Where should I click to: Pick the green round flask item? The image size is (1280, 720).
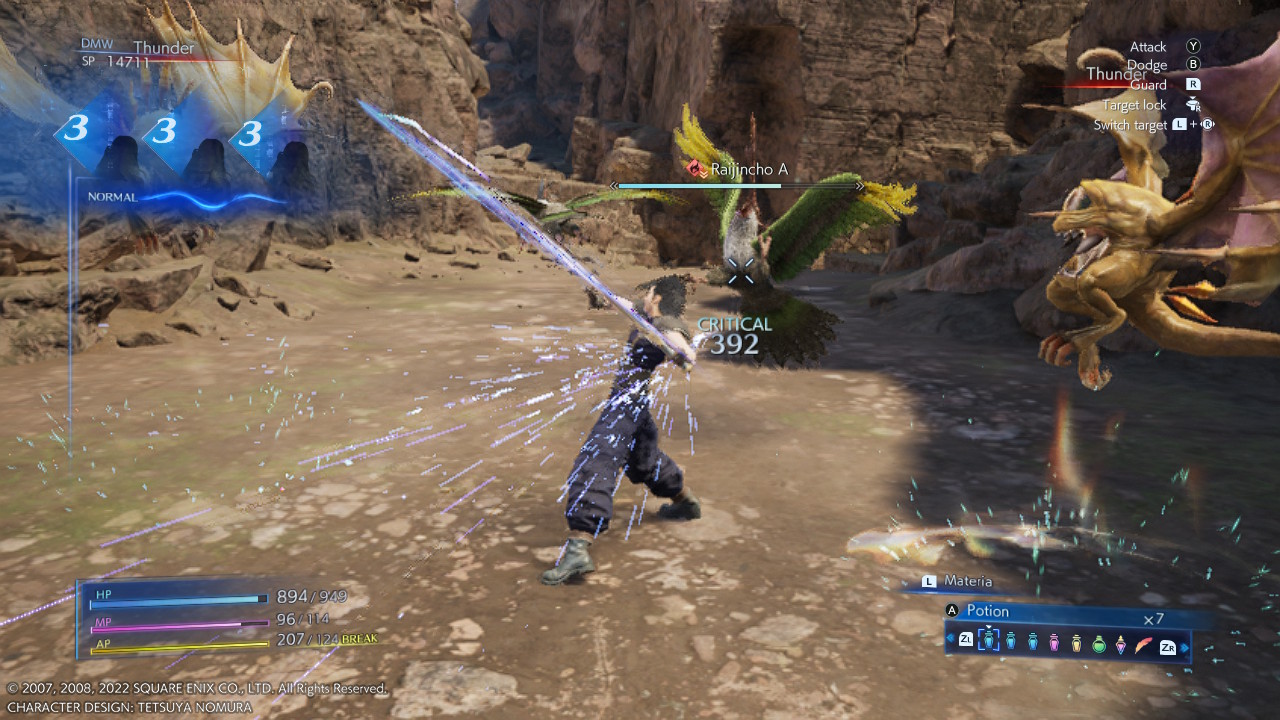(1099, 643)
